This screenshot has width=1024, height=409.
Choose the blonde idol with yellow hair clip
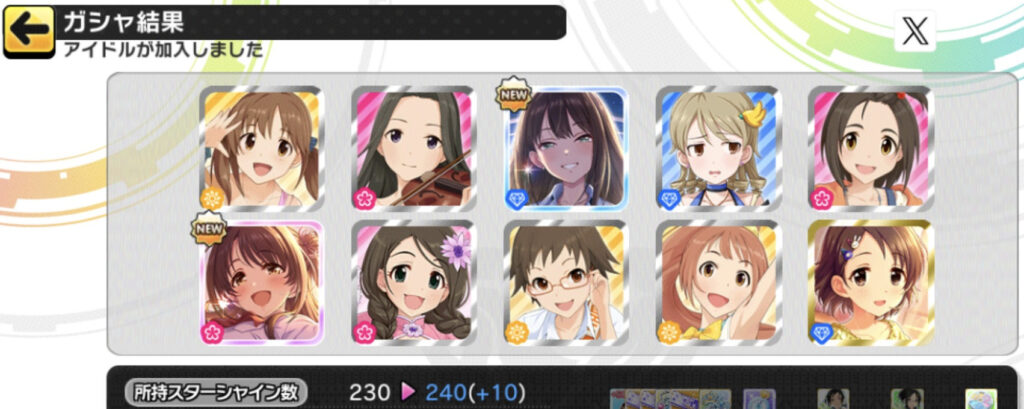718,147
